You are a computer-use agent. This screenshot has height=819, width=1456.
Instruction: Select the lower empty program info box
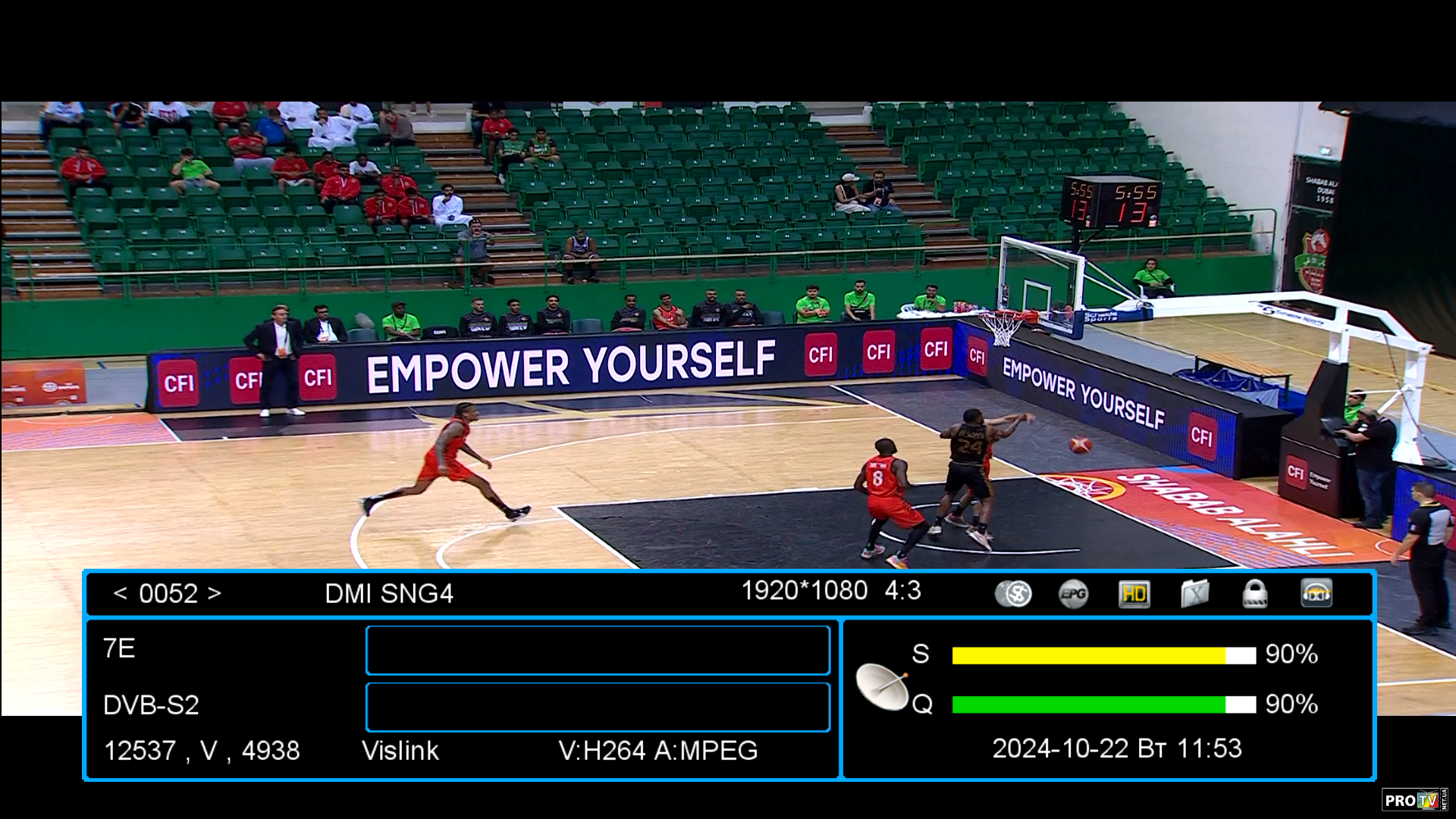[x=598, y=707]
